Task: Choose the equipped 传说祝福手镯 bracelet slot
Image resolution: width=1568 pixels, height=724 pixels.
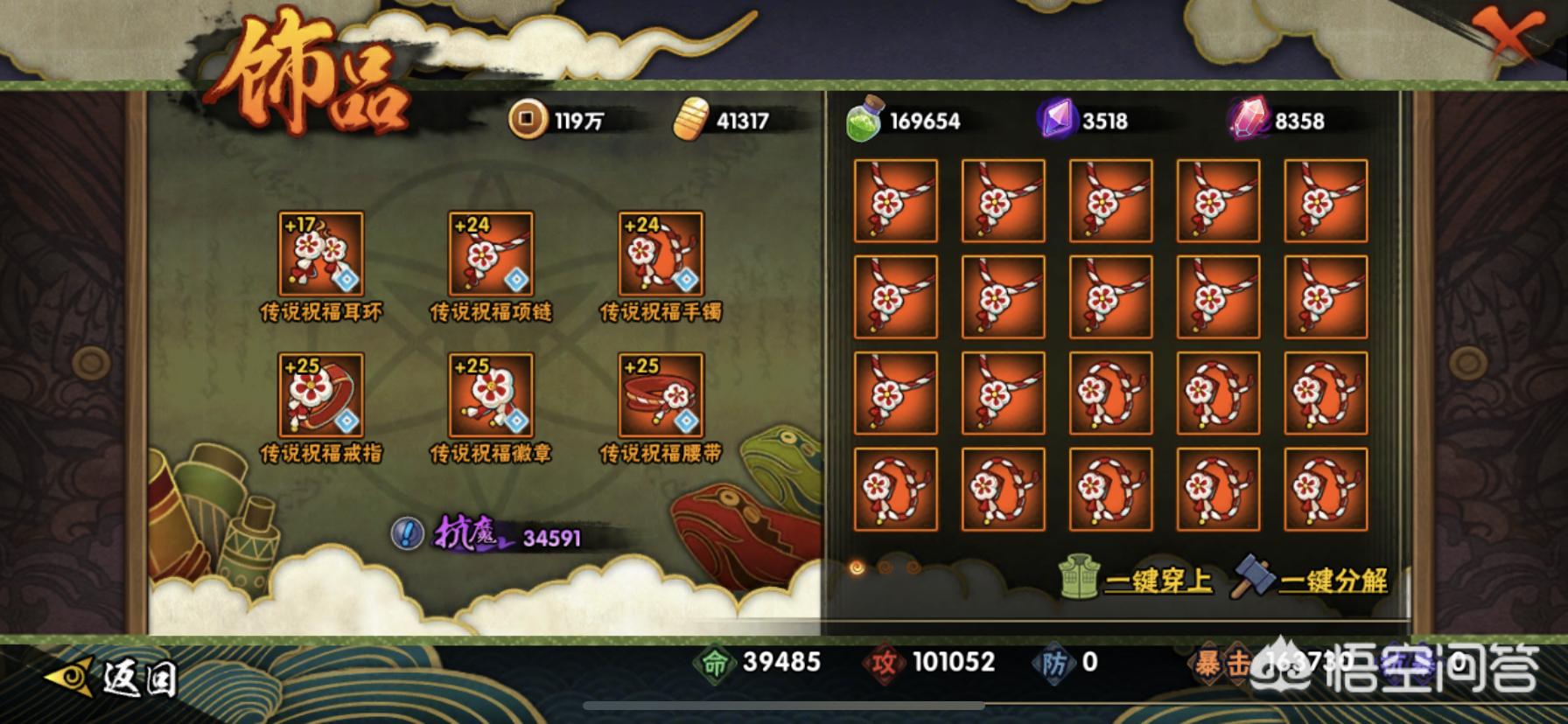Action: coord(661,254)
